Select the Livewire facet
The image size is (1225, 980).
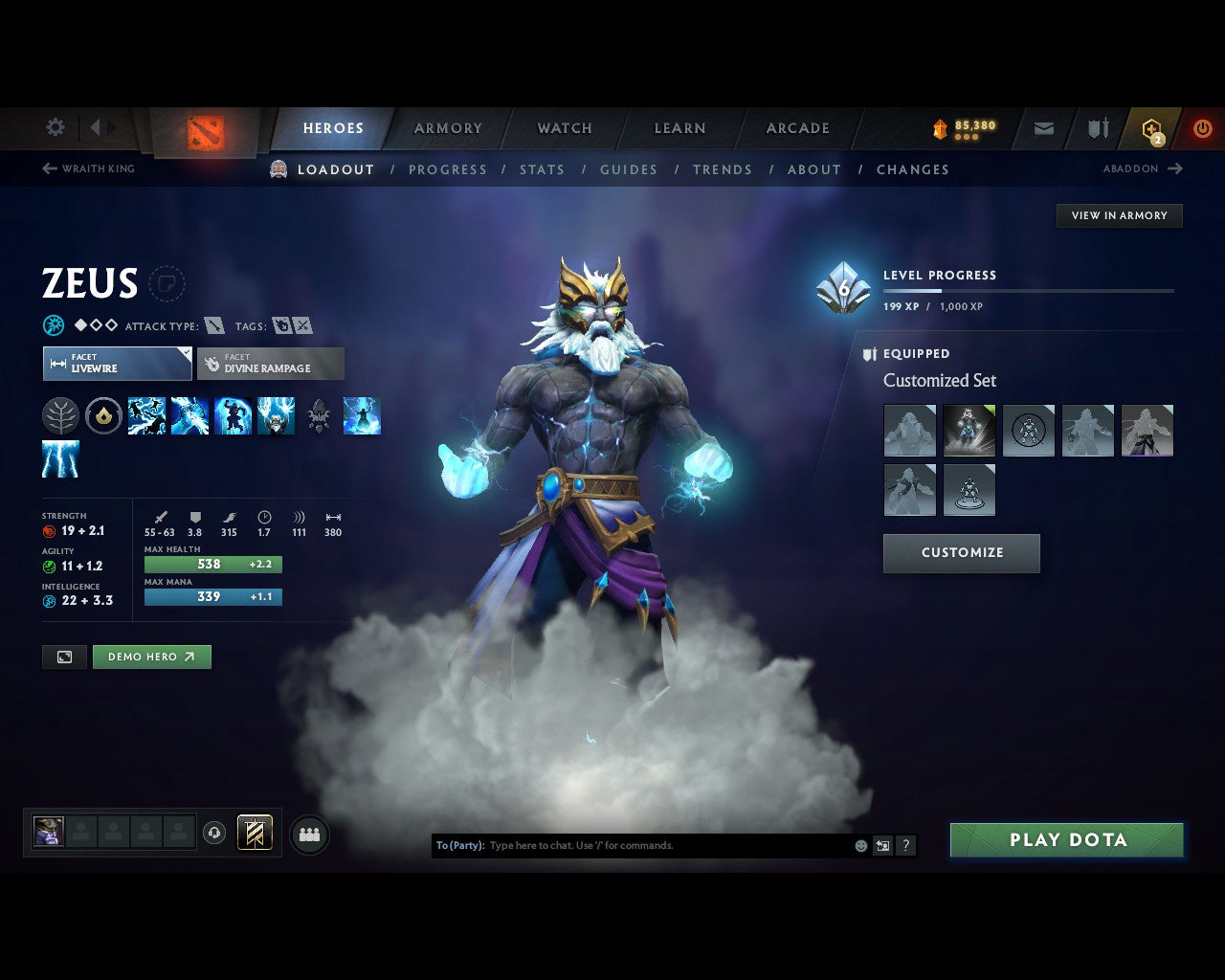point(117,364)
